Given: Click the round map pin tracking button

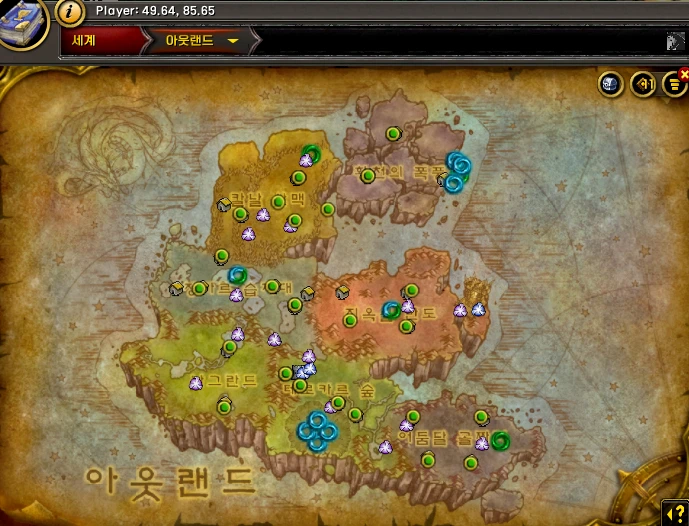Looking at the screenshot, I should (x=643, y=84).
